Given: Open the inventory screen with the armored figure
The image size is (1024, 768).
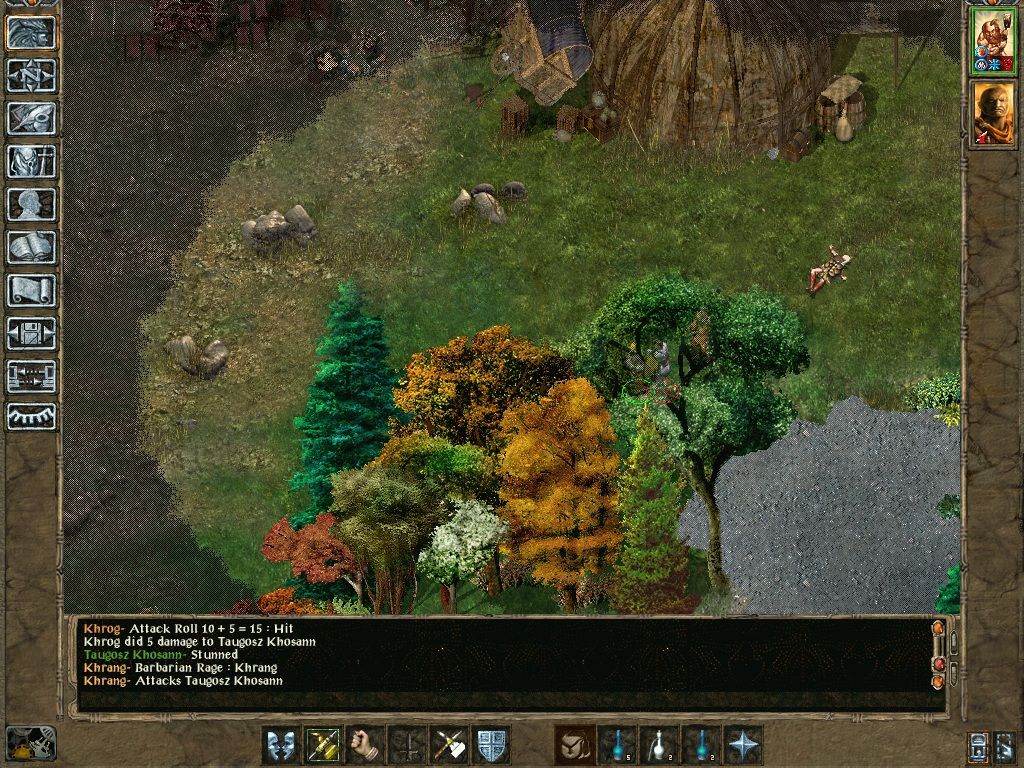Looking at the screenshot, I should tap(31, 161).
